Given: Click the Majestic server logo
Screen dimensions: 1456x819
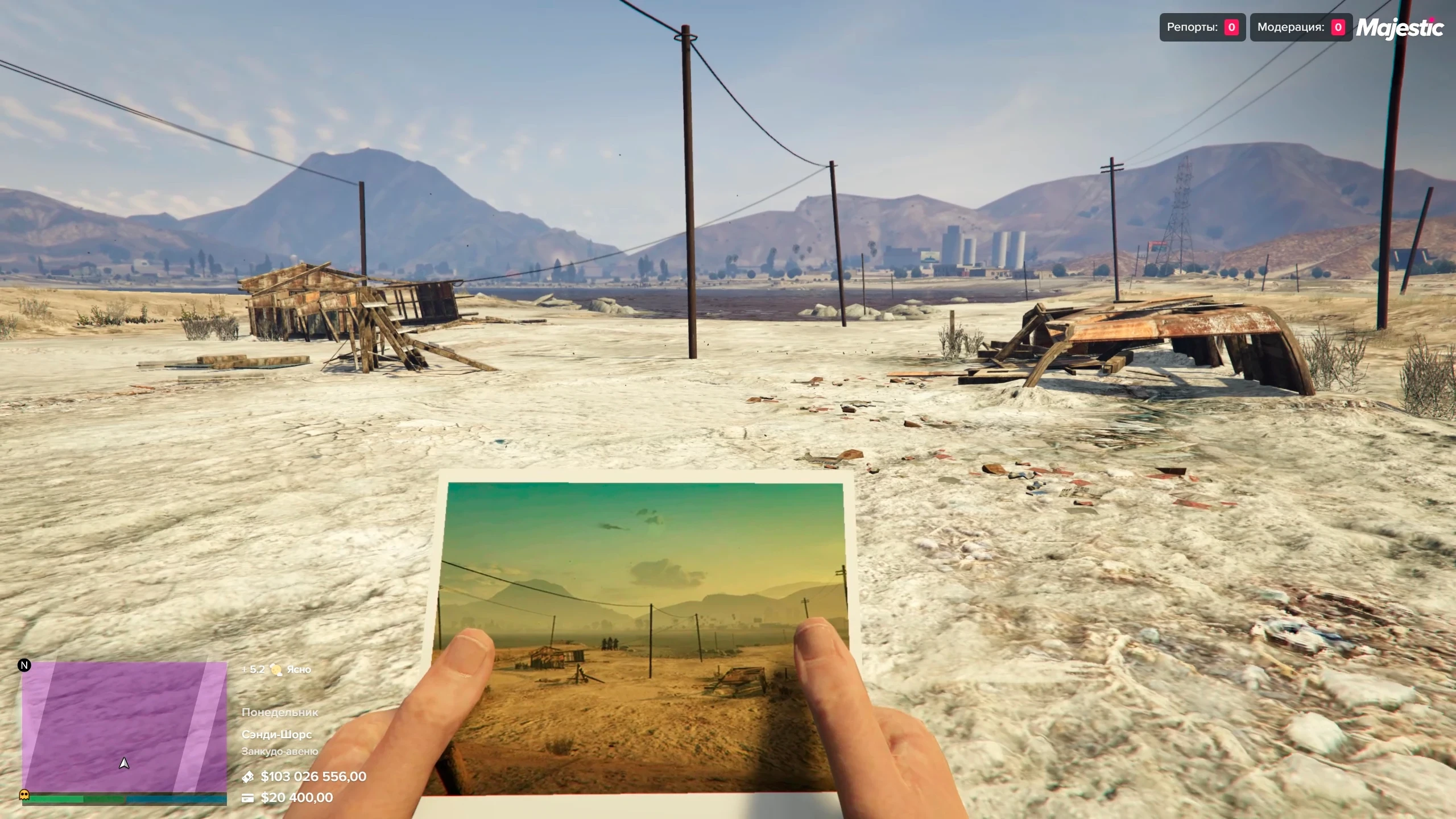Looking at the screenshot, I should (x=1400, y=27).
